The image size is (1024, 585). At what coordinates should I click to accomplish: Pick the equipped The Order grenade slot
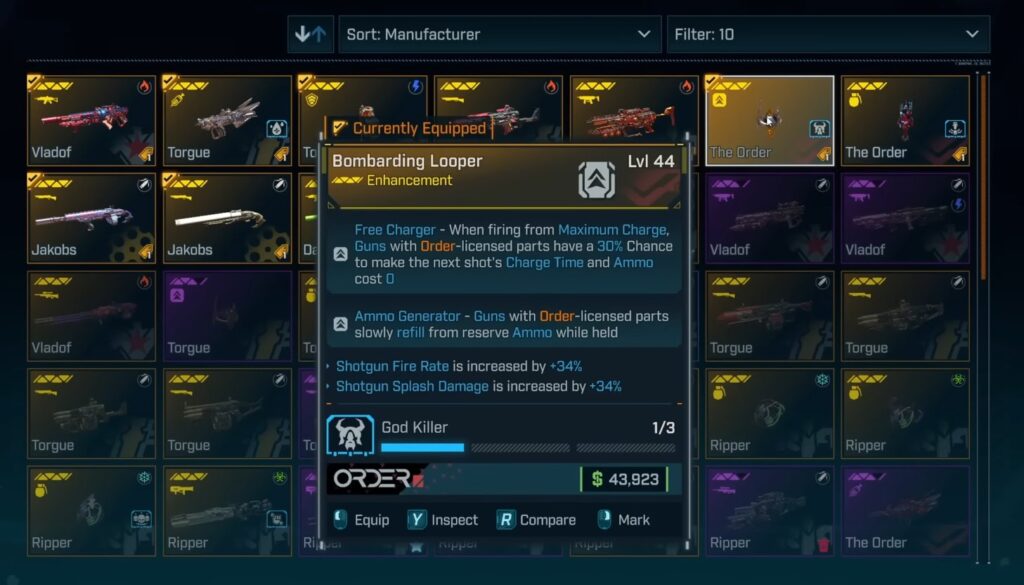pyautogui.click(x=905, y=120)
